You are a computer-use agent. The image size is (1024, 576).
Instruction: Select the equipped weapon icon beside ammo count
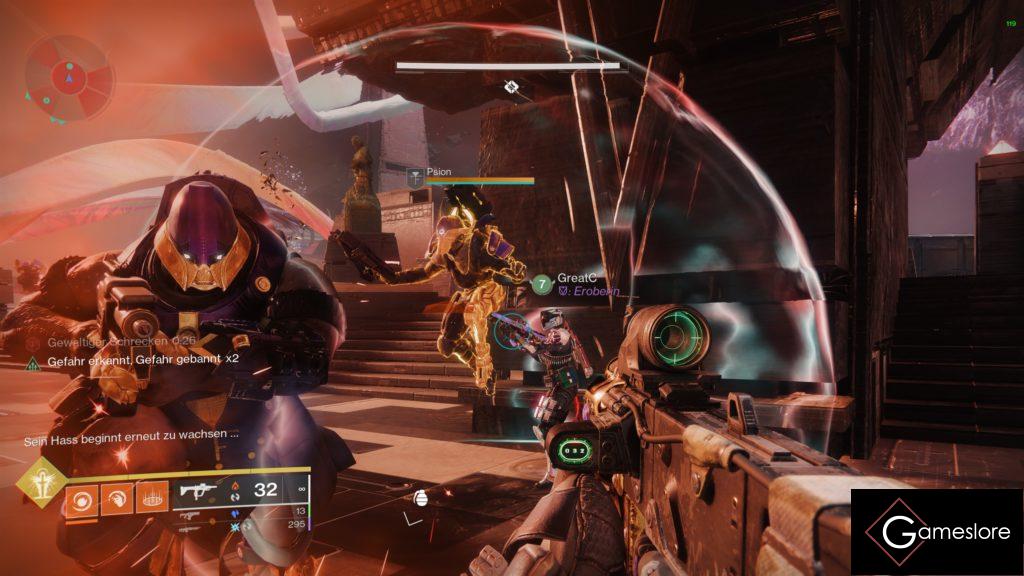(x=197, y=491)
